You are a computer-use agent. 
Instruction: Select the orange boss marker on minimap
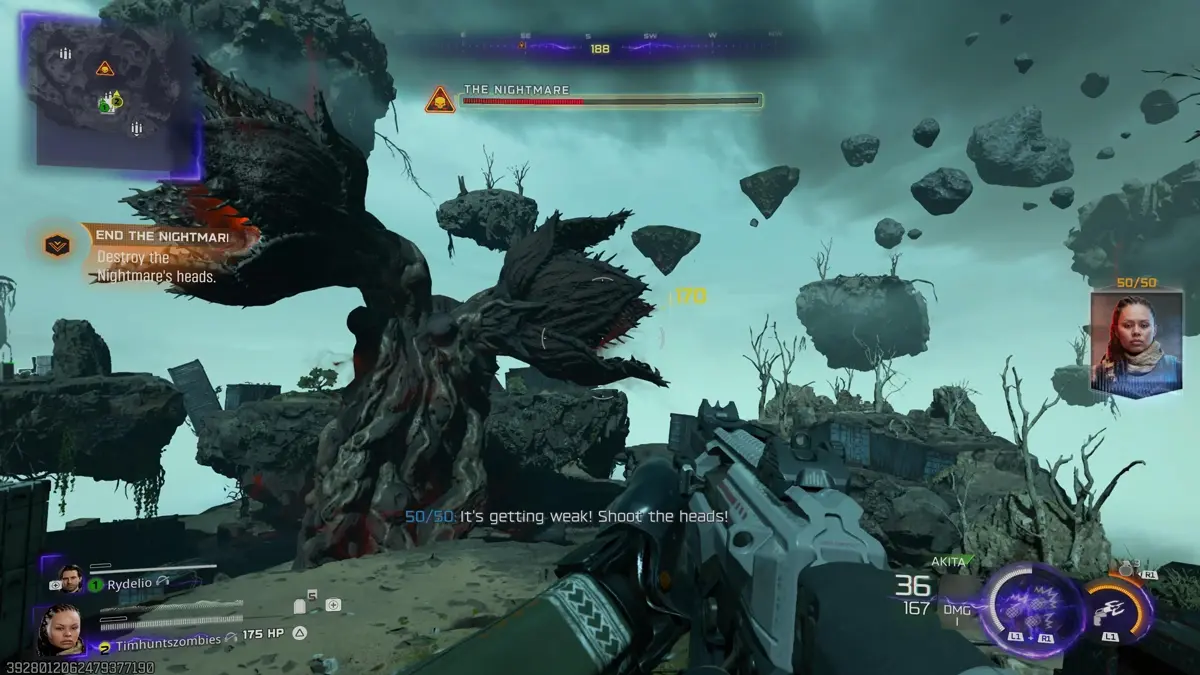click(105, 68)
